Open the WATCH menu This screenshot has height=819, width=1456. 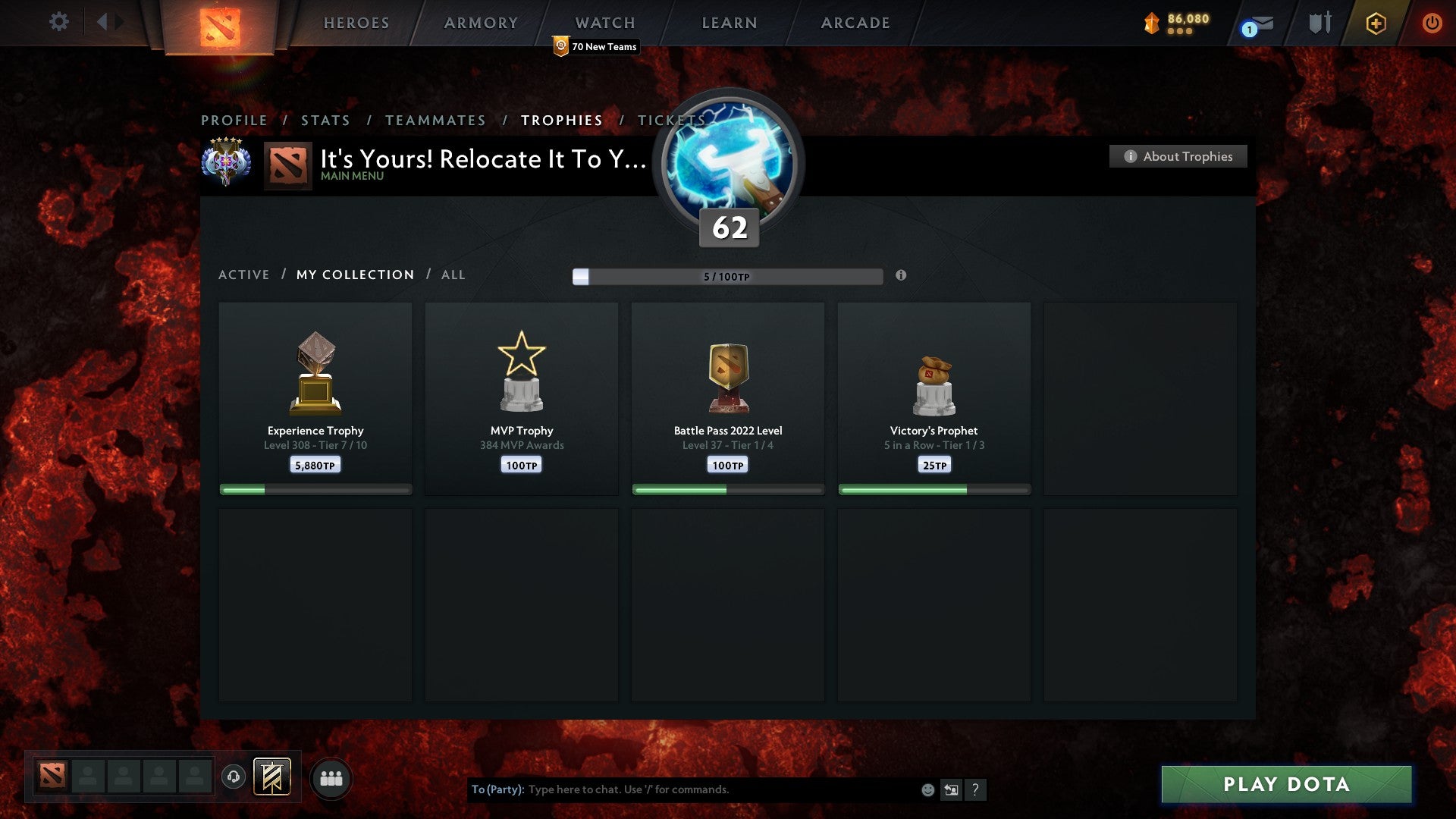[604, 23]
